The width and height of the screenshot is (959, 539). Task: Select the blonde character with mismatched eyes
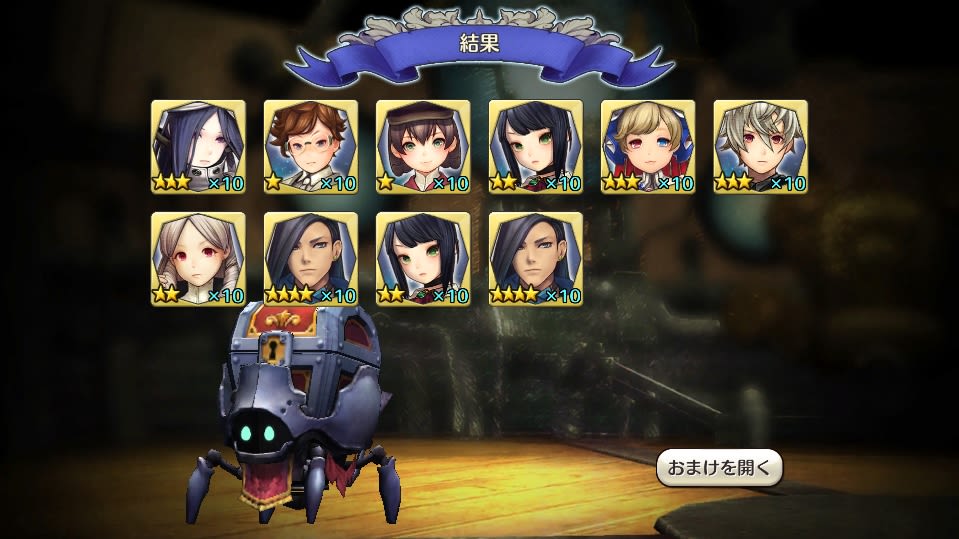pos(648,146)
